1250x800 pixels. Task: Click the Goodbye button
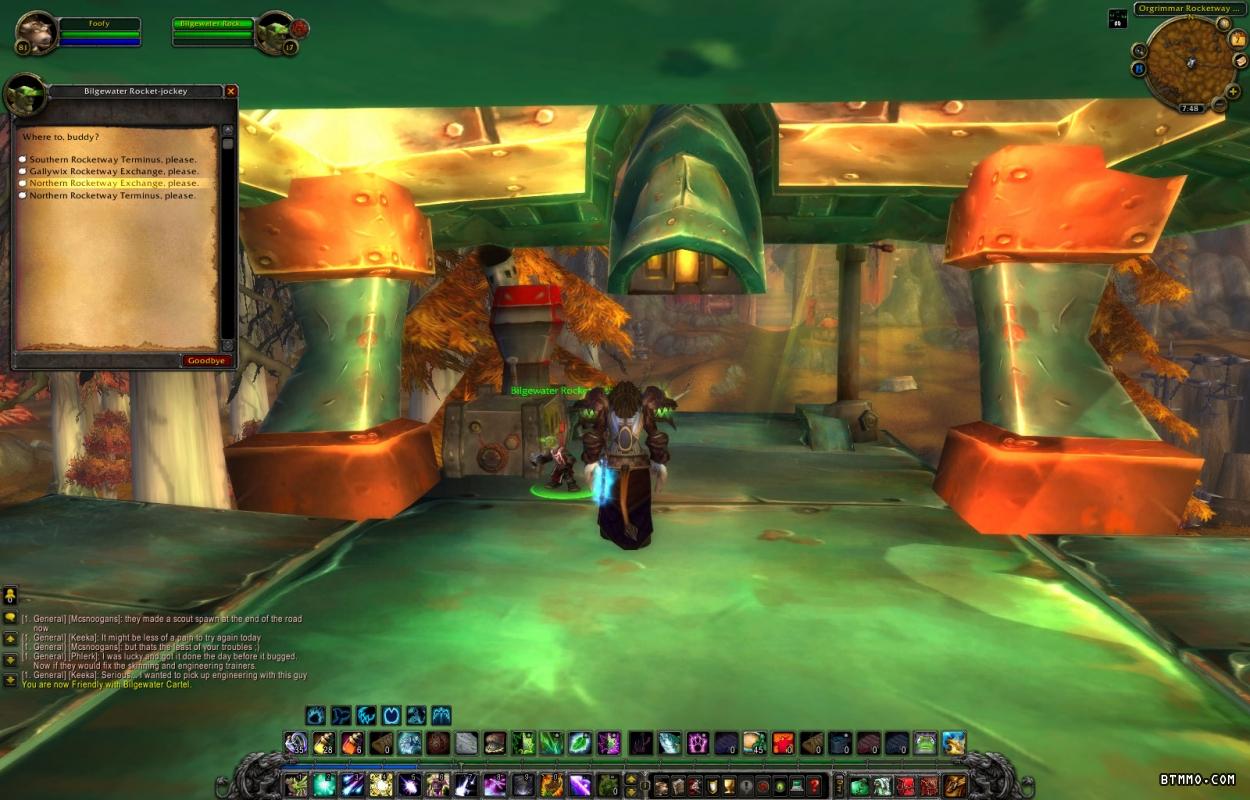click(x=207, y=361)
